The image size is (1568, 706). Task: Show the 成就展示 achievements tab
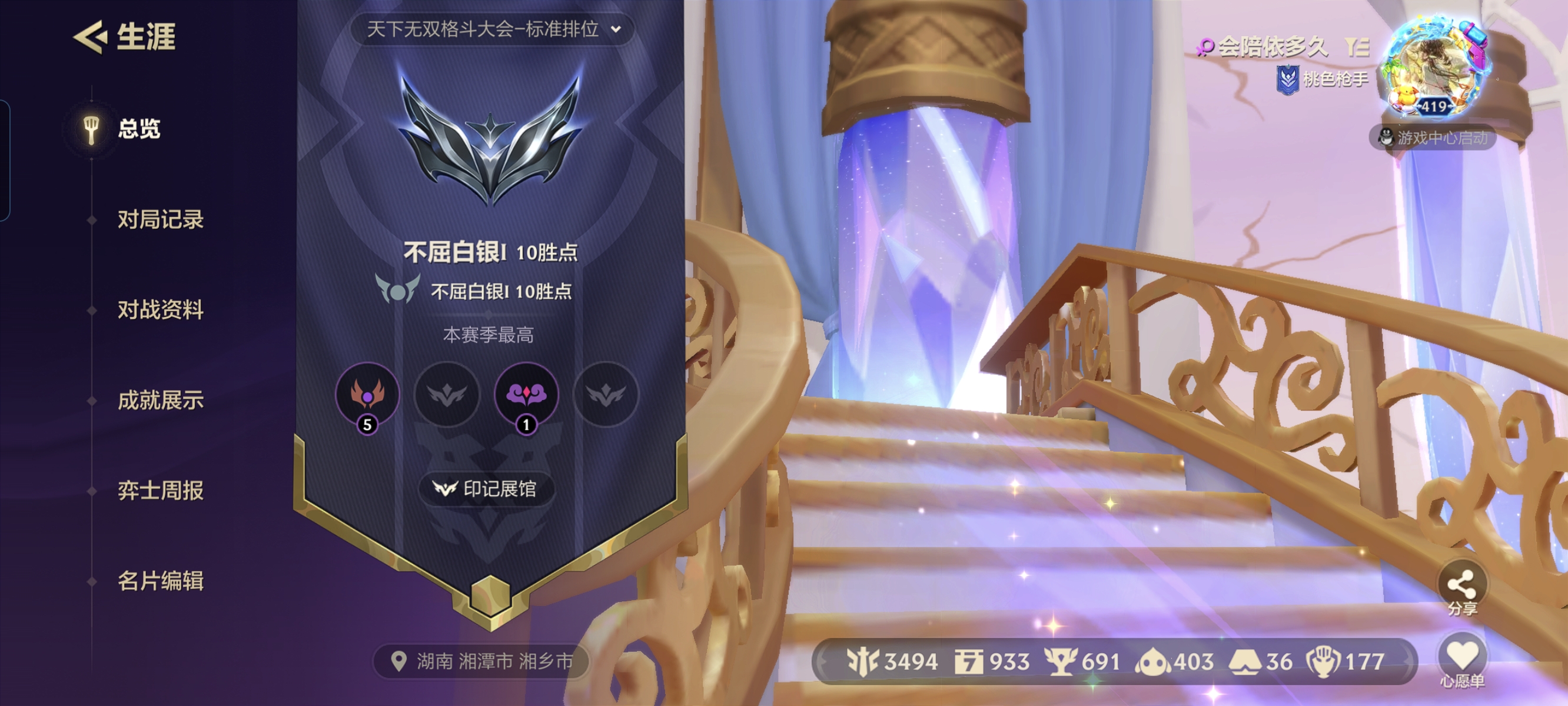tap(160, 401)
